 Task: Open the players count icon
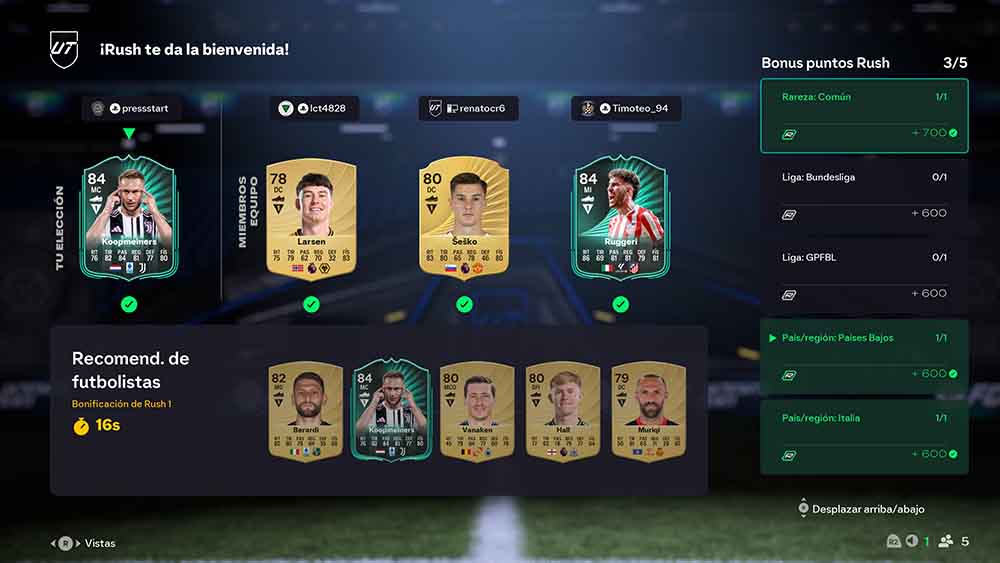(x=945, y=541)
